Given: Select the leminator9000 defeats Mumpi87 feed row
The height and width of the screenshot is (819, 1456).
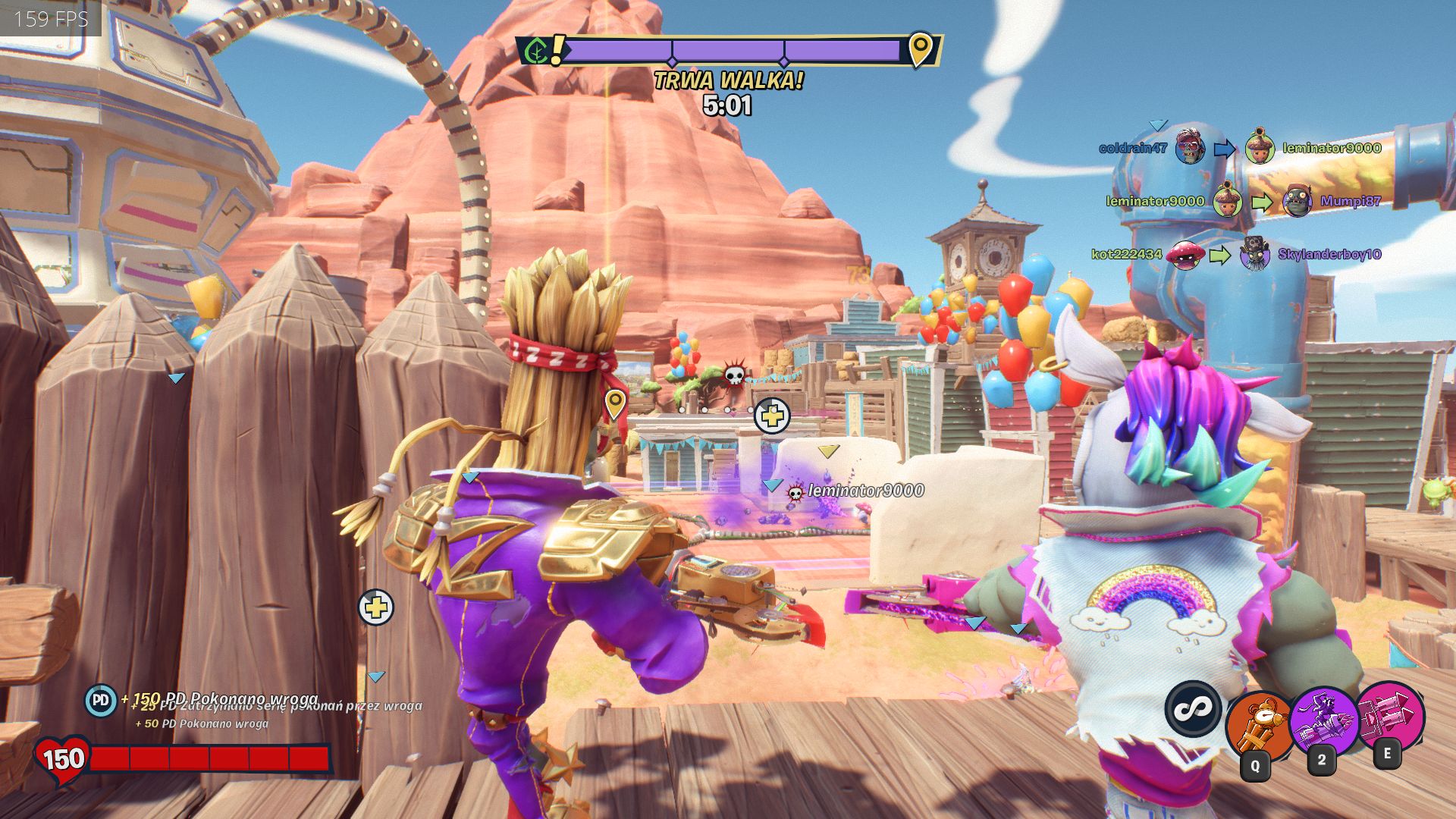Looking at the screenshot, I should 1242,202.
